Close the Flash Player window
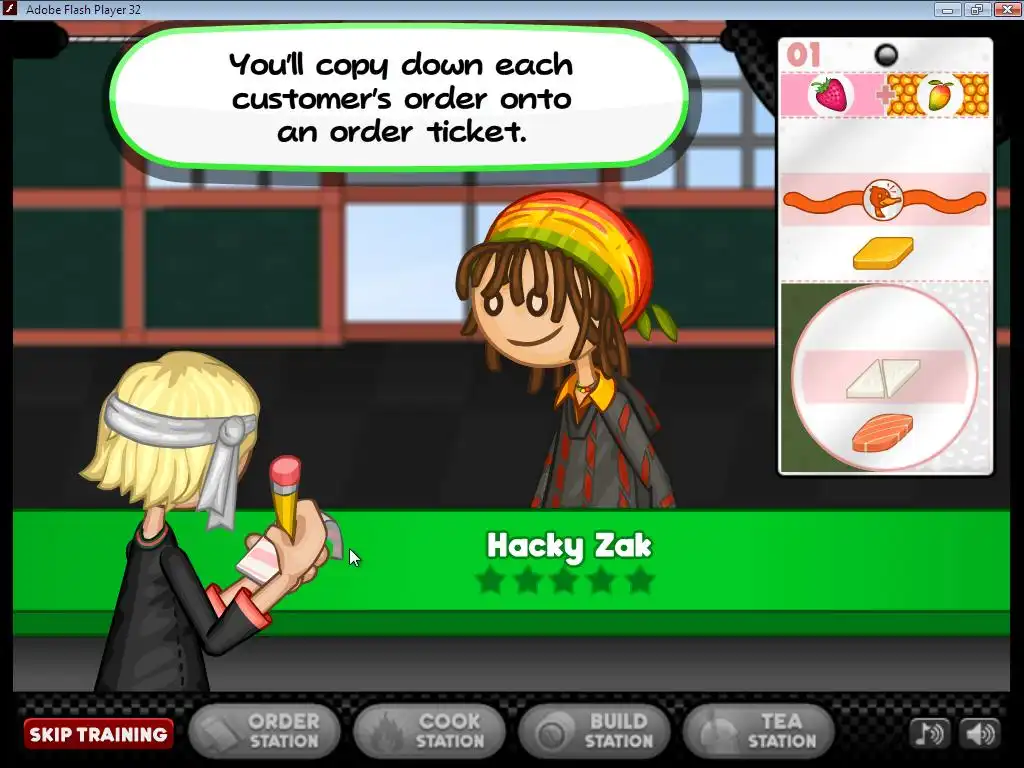The height and width of the screenshot is (768, 1024). pos(1007,9)
